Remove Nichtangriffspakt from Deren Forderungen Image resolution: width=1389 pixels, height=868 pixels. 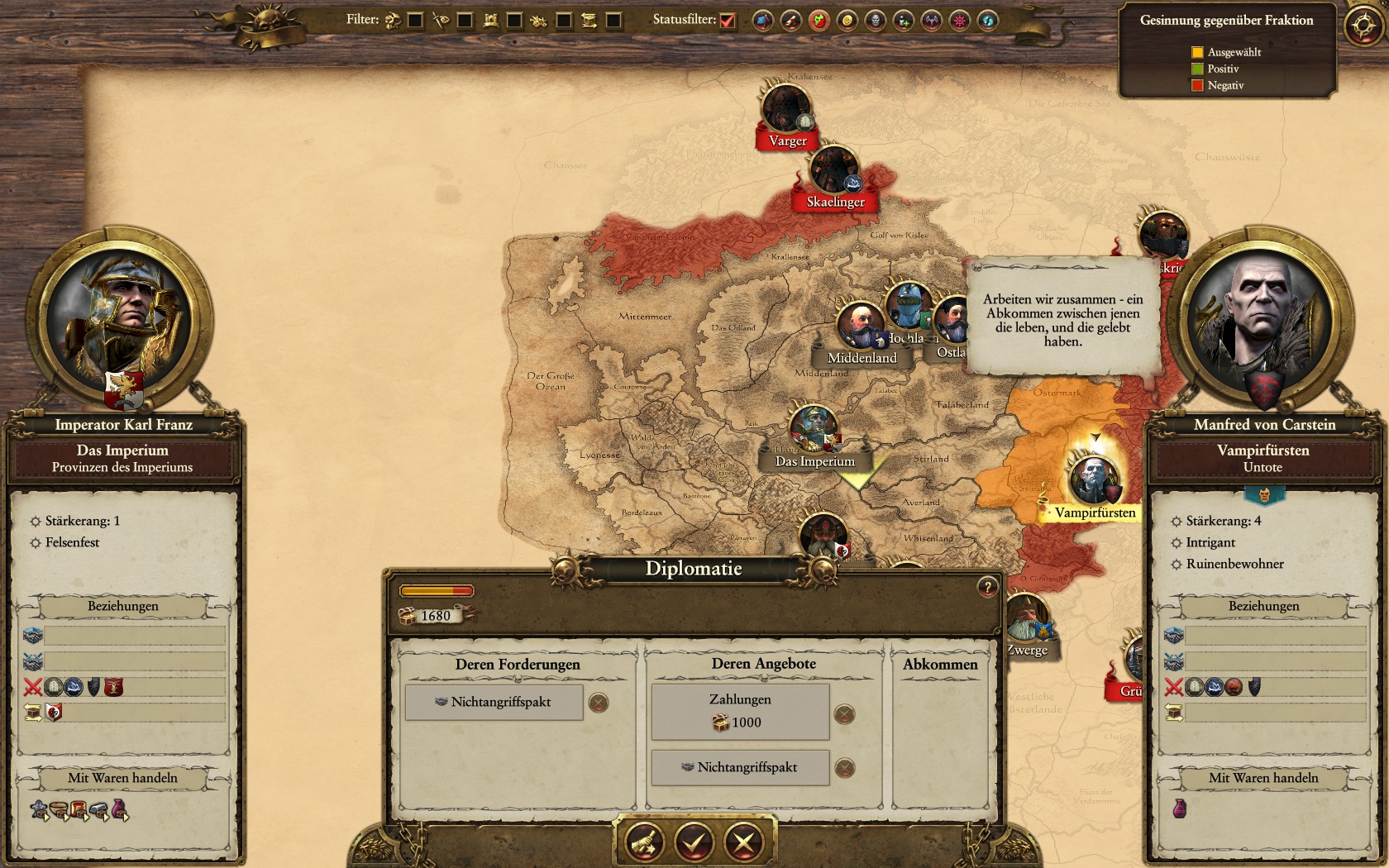(x=599, y=703)
